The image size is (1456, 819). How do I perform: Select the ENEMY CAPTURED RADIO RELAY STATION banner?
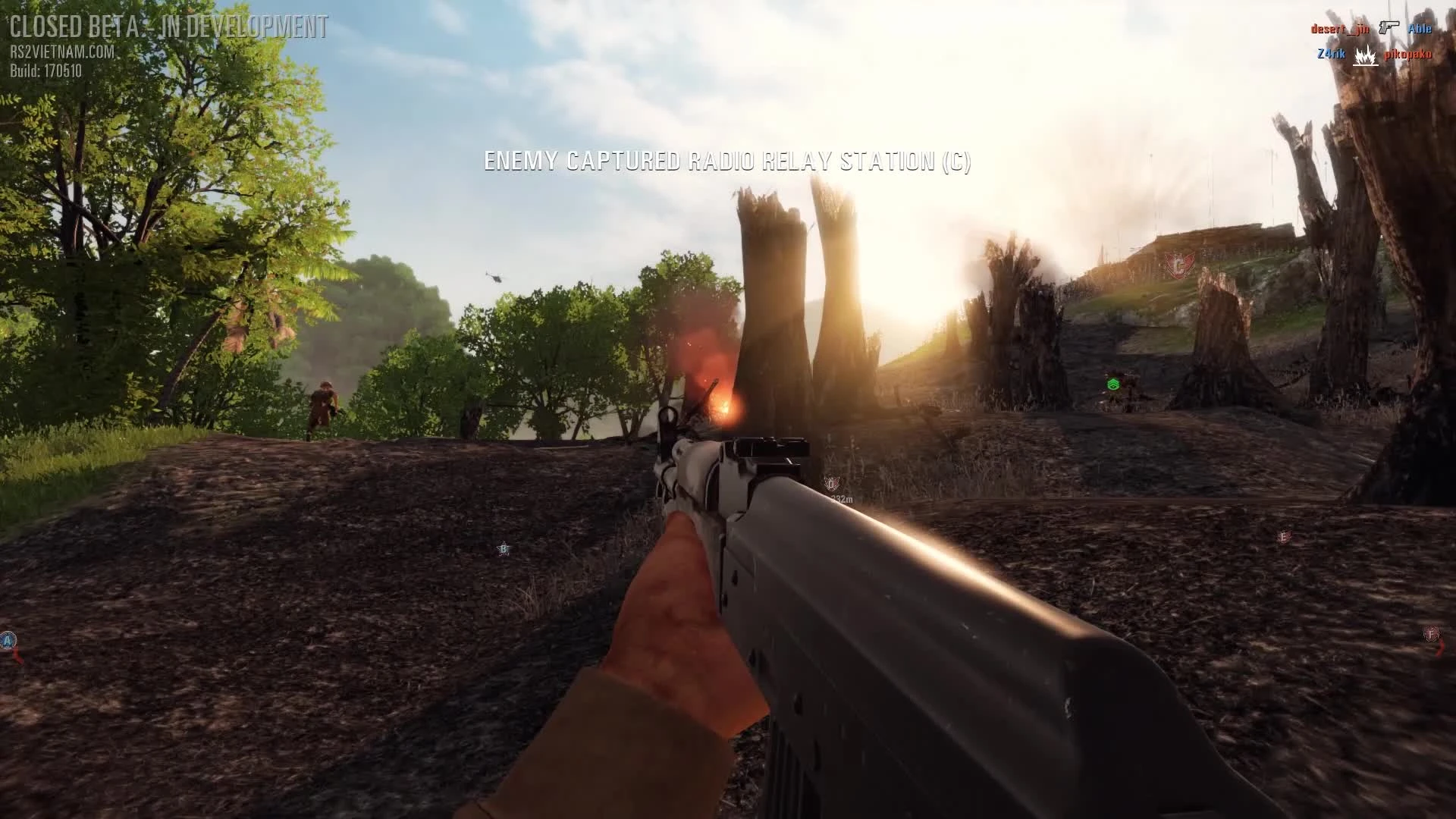pyautogui.click(x=728, y=162)
